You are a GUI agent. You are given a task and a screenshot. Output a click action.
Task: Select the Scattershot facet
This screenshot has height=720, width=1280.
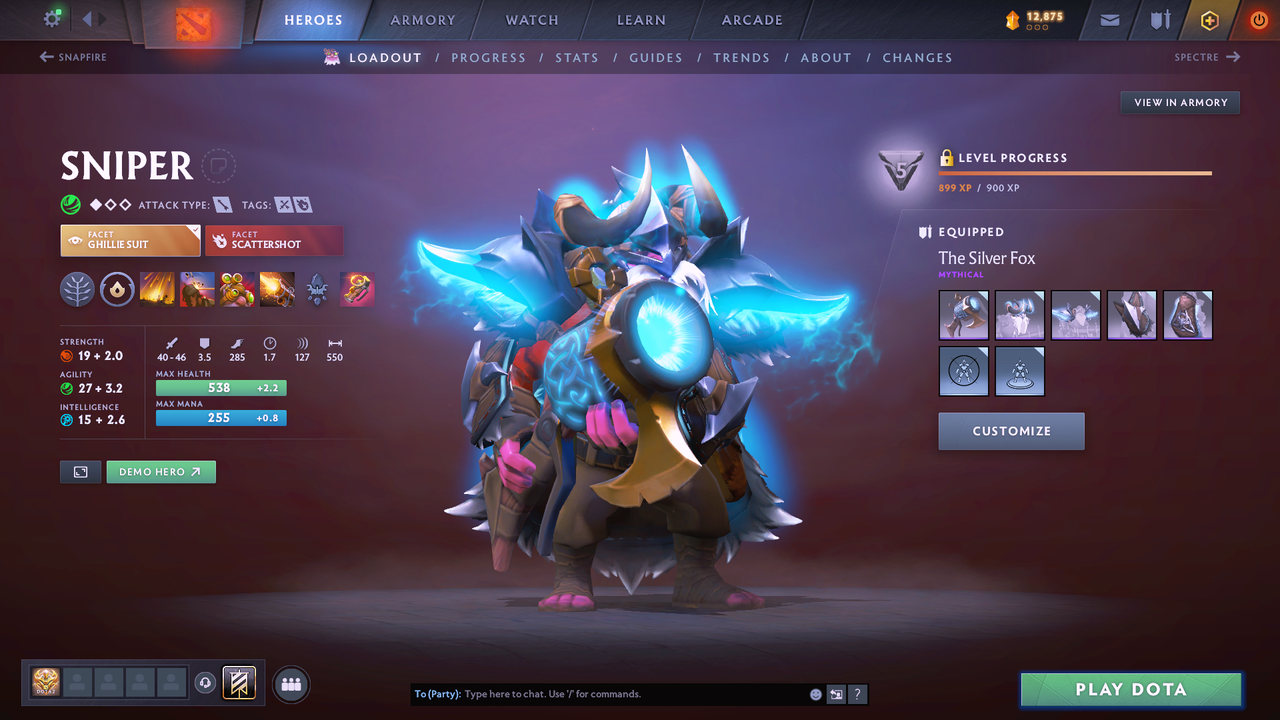274,240
